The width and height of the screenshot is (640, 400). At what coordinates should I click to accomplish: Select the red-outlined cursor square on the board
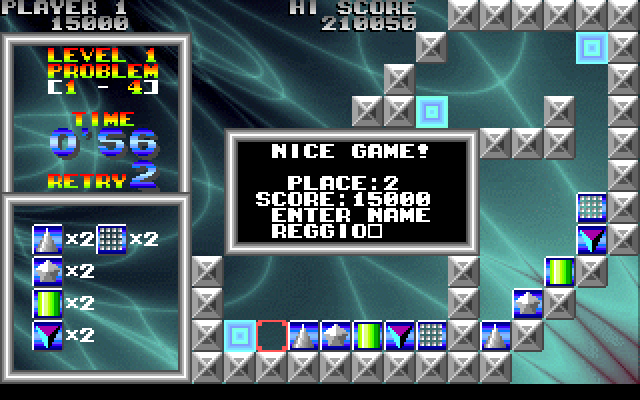(272, 335)
